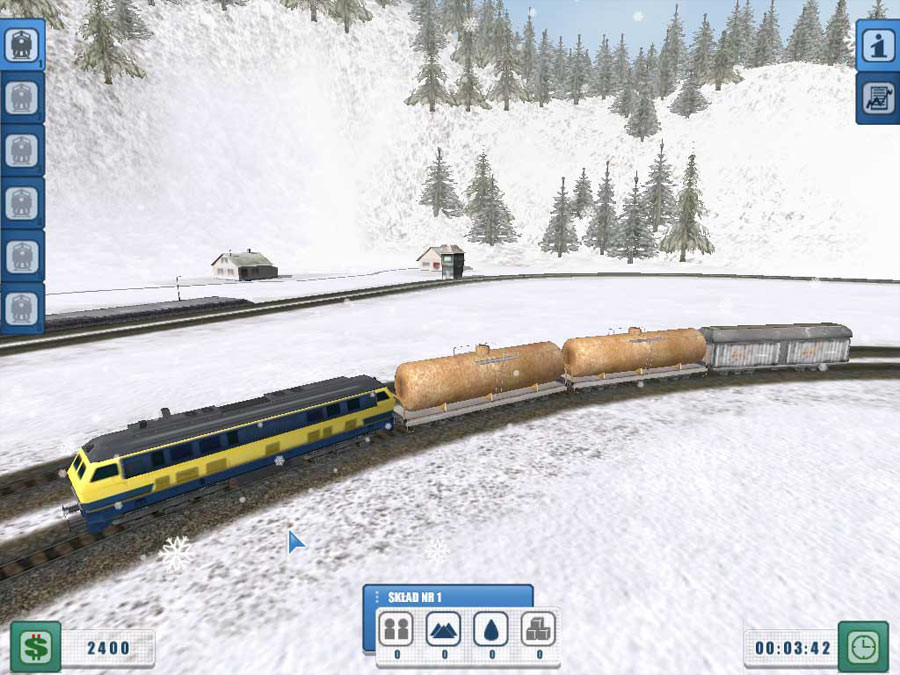This screenshot has height=675, width=900.
Task: Choose the mountain-shaped bulk cargo icon
Action: point(444,629)
